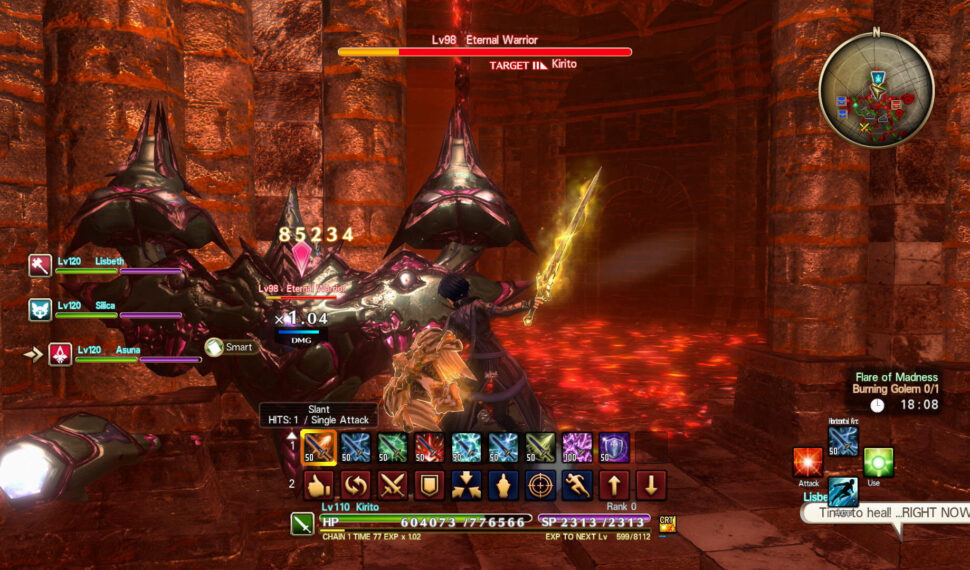Activate the three converging arrows command
The width and height of the screenshot is (970, 570).
tap(466, 485)
